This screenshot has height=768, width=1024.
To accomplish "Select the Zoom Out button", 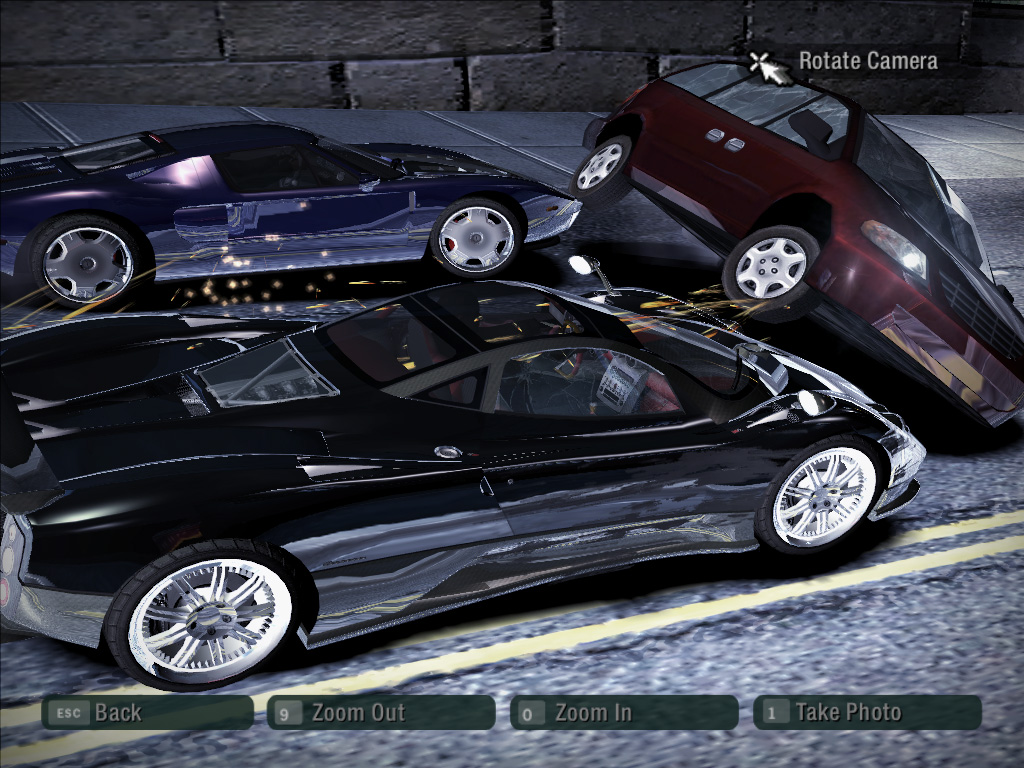I will (381, 713).
